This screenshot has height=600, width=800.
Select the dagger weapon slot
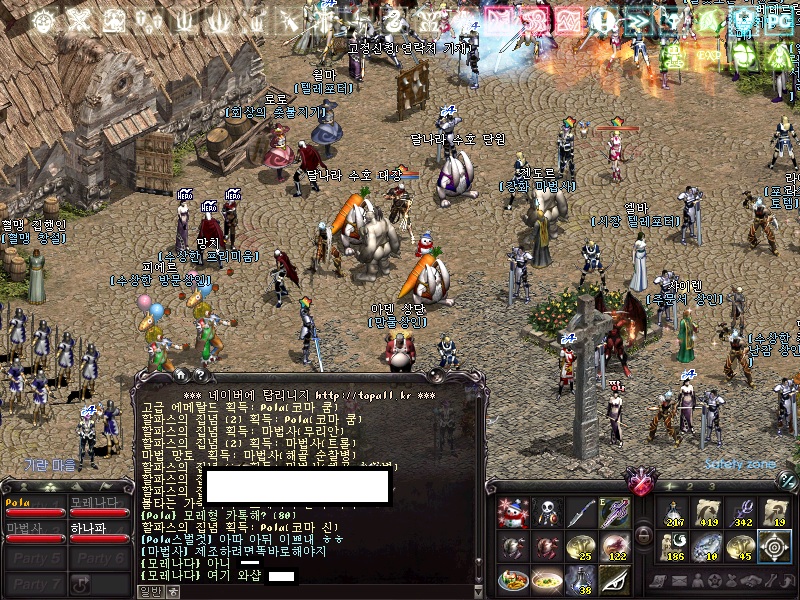coord(580,512)
